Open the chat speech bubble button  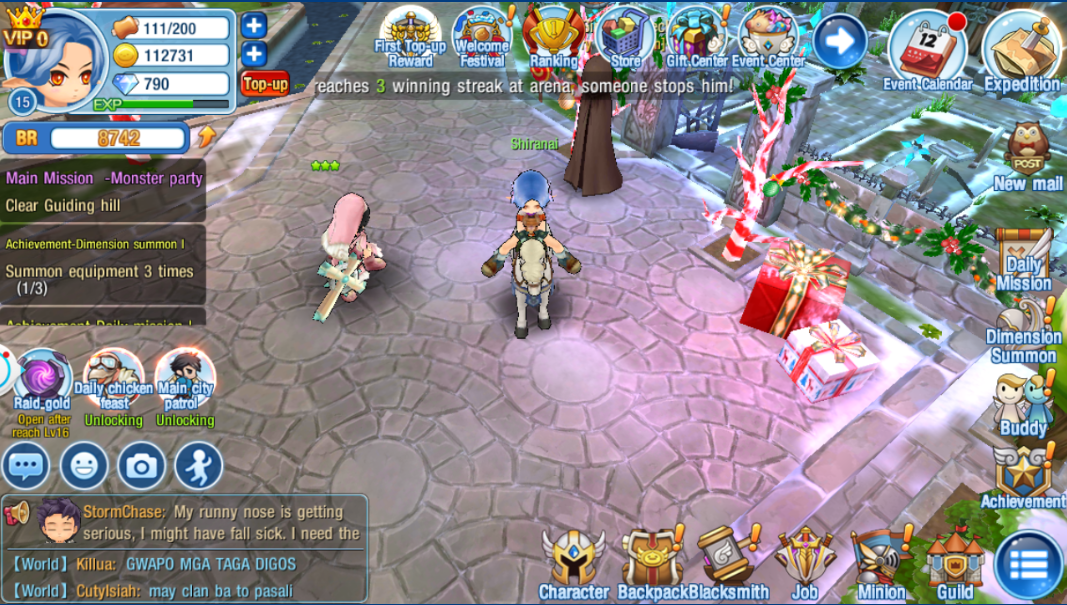[26, 466]
